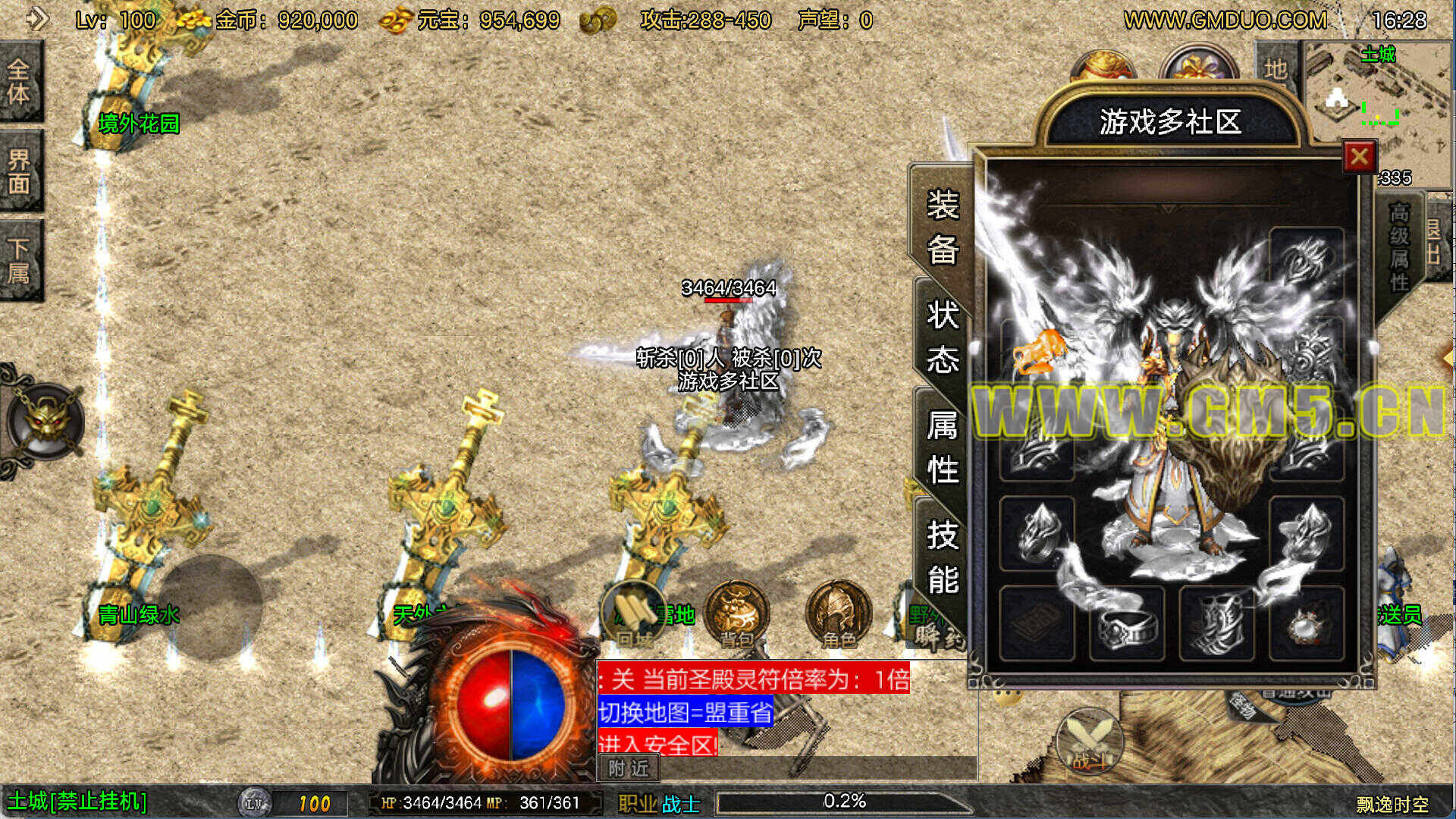
Task: Show the 技能 skills tab
Action: coord(943,557)
